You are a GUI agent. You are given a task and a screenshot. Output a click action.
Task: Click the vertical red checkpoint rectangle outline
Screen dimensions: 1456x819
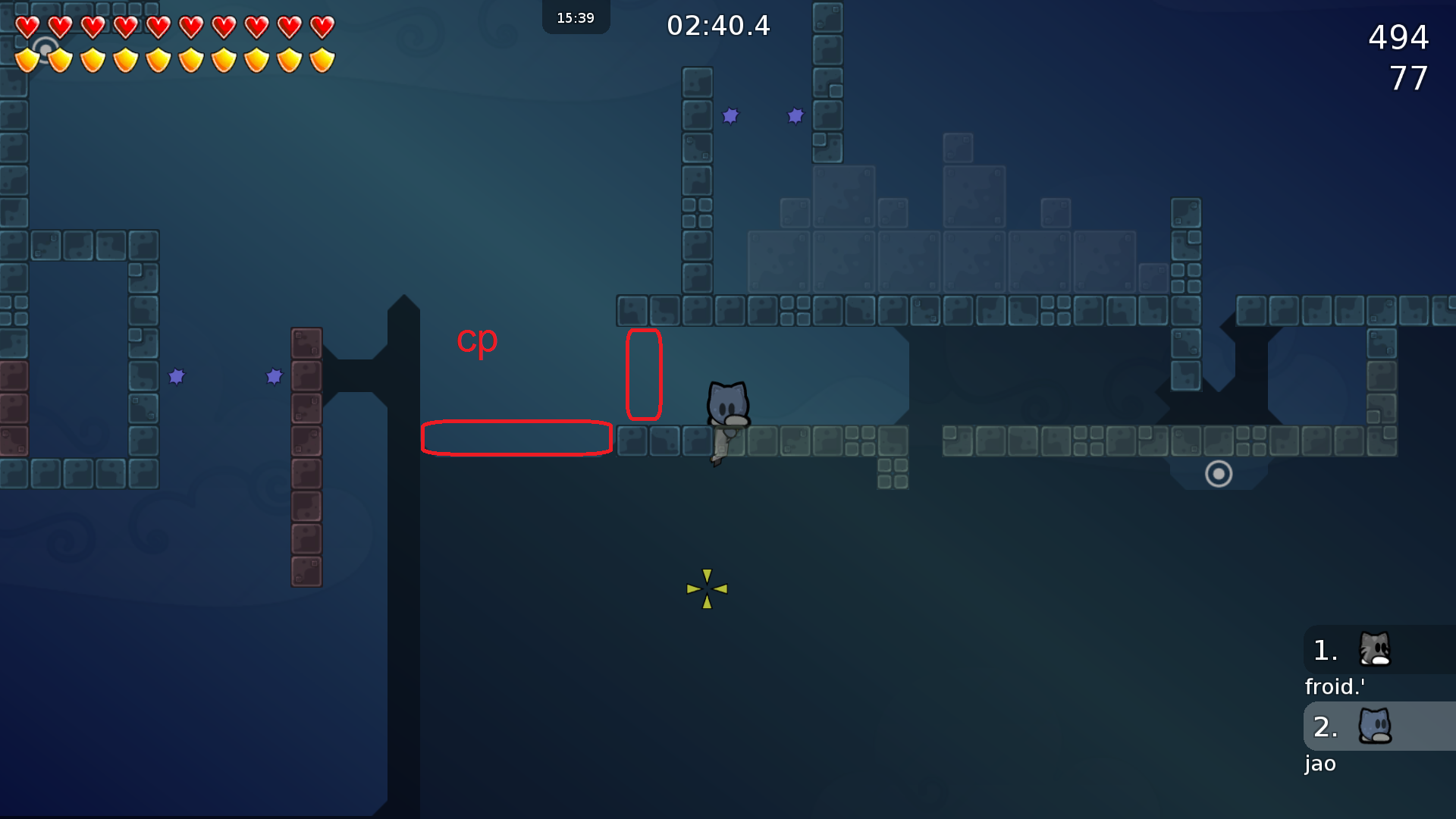[x=644, y=375]
